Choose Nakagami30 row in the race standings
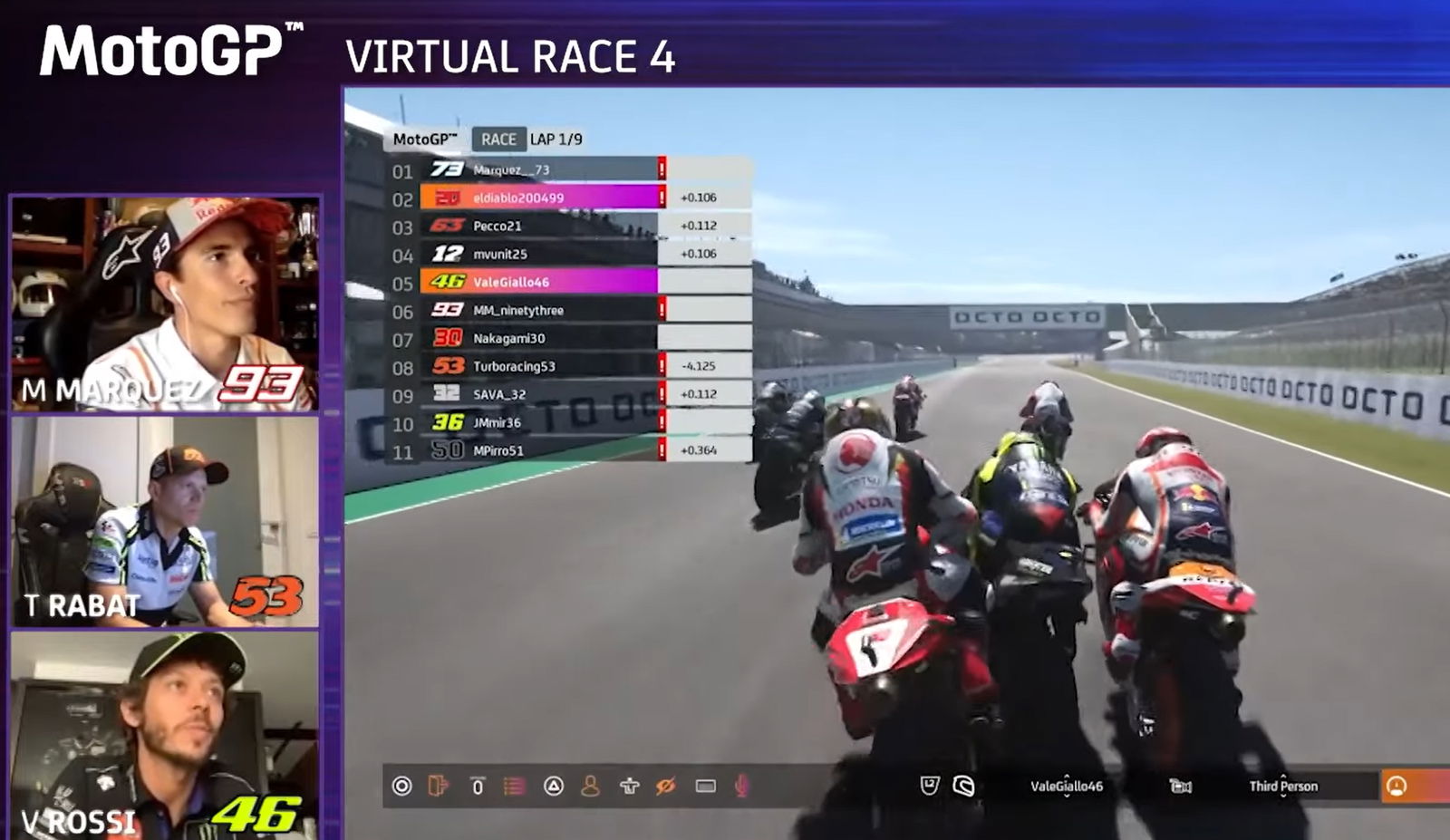1450x840 pixels. (x=542, y=338)
